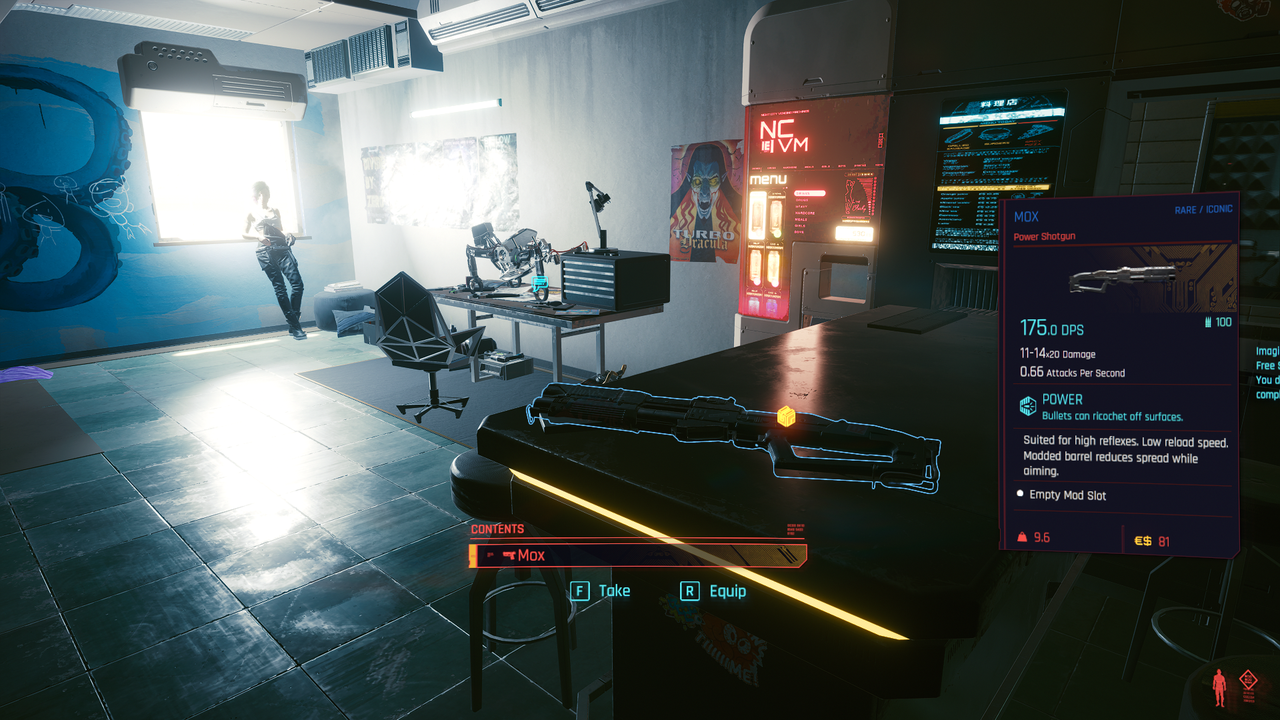Click the red body silhouette HUD icon
Image resolution: width=1280 pixels, height=720 pixels.
point(1219,689)
